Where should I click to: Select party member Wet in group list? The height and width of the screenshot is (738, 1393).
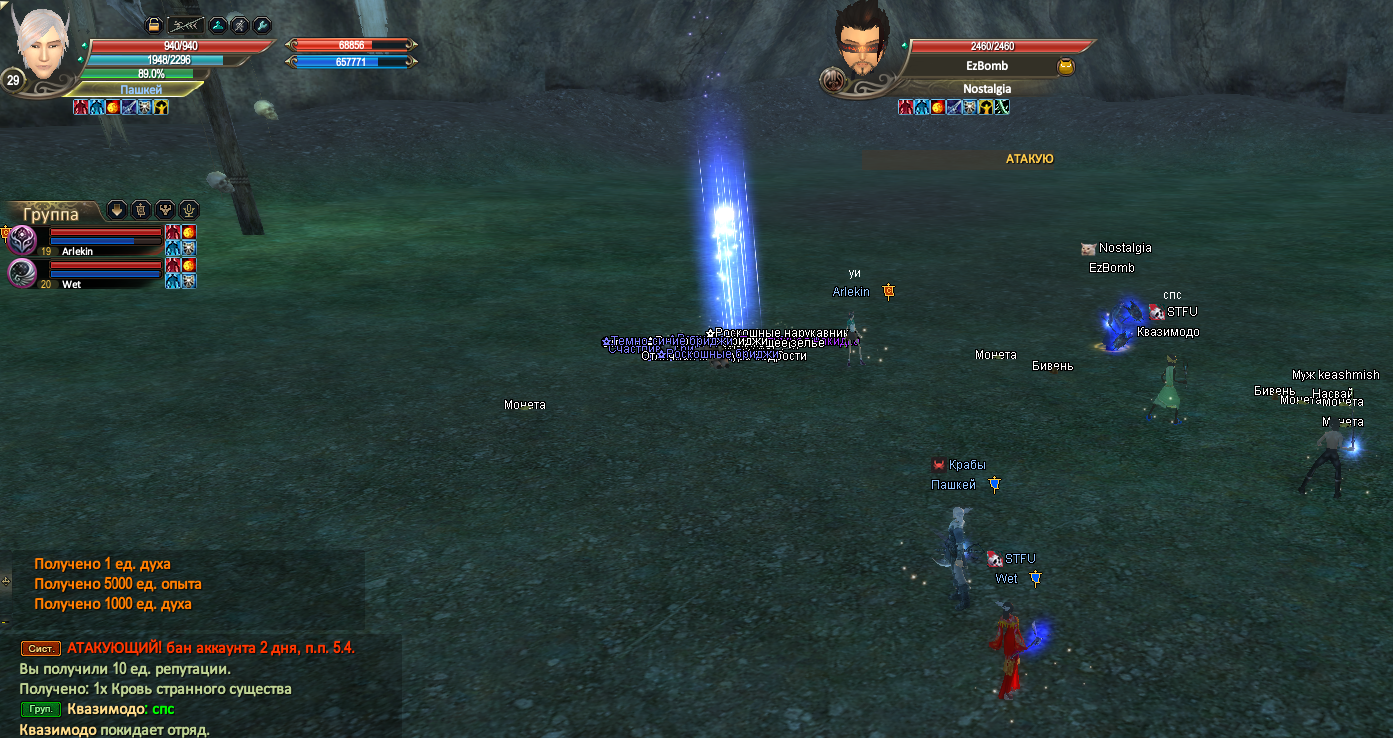coord(71,284)
